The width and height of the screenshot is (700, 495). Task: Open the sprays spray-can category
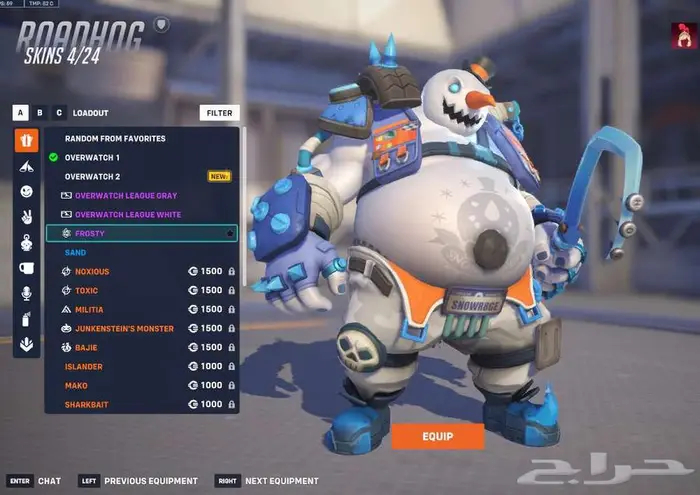[27, 319]
